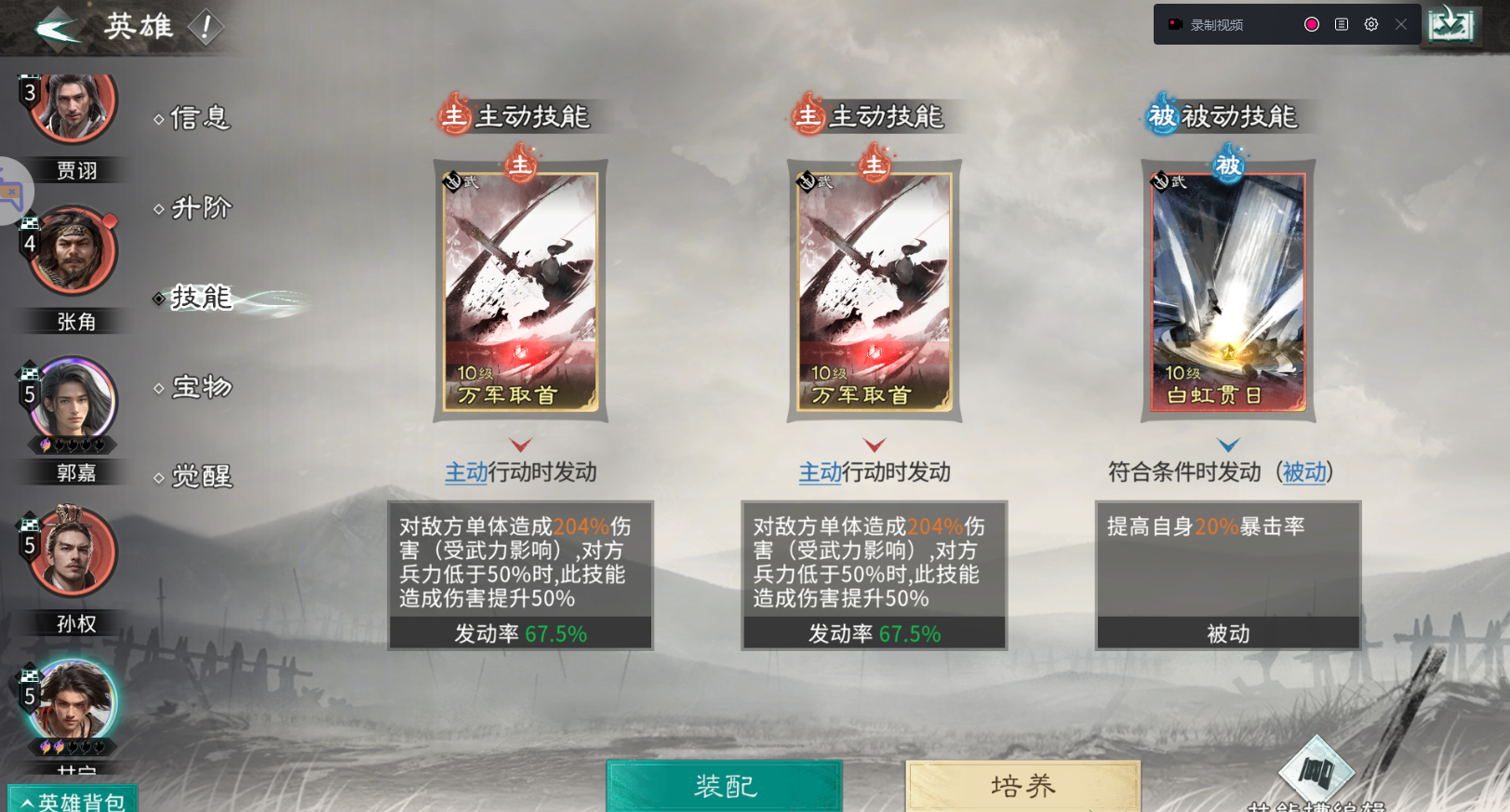This screenshot has height=812, width=1510.
Task: Open recording settings via the gear icon
Action: 1370,23
